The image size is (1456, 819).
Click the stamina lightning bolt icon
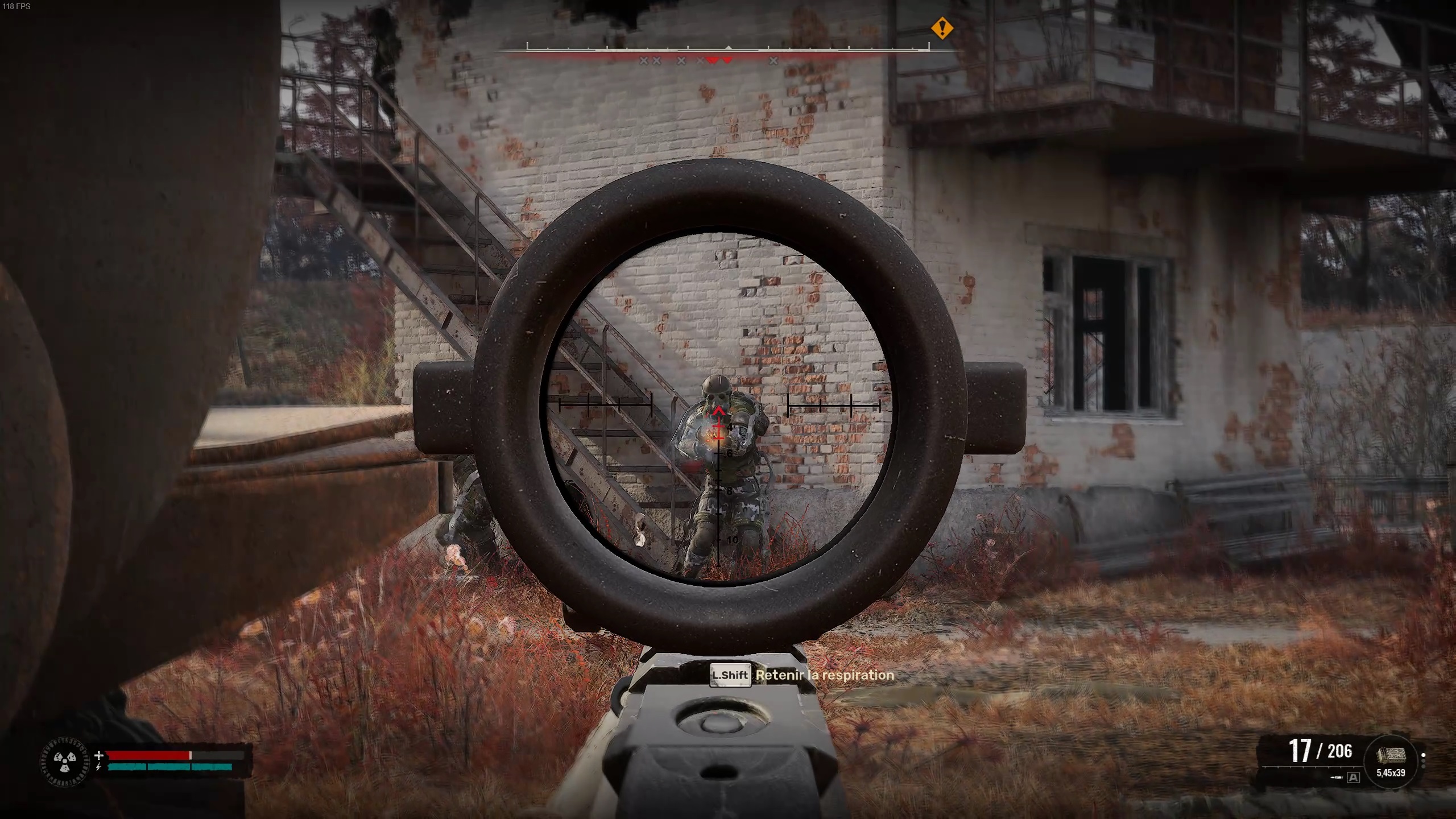98,768
